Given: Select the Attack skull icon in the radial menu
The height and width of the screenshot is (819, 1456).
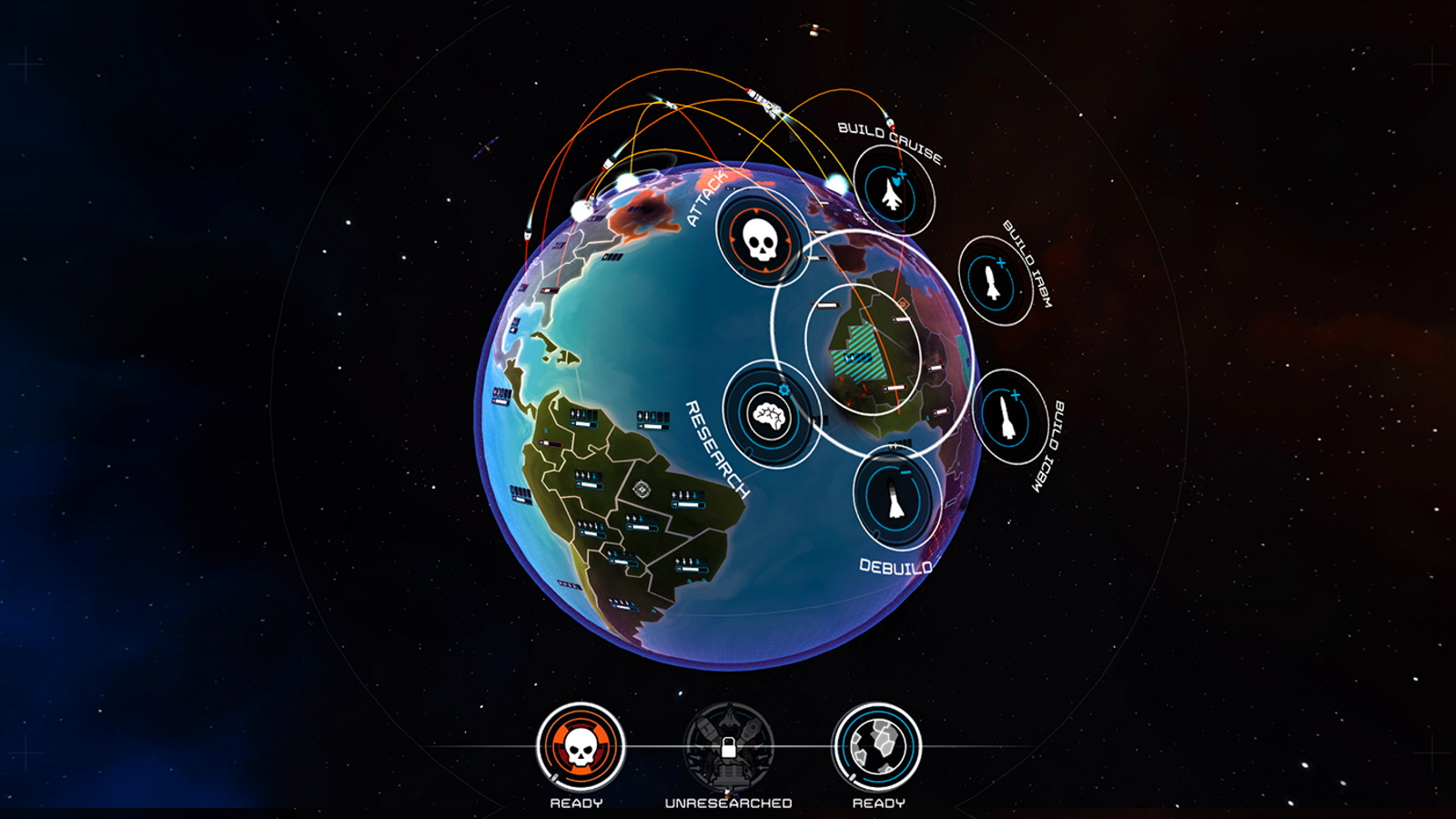Looking at the screenshot, I should pyautogui.click(x=758, y=241).
